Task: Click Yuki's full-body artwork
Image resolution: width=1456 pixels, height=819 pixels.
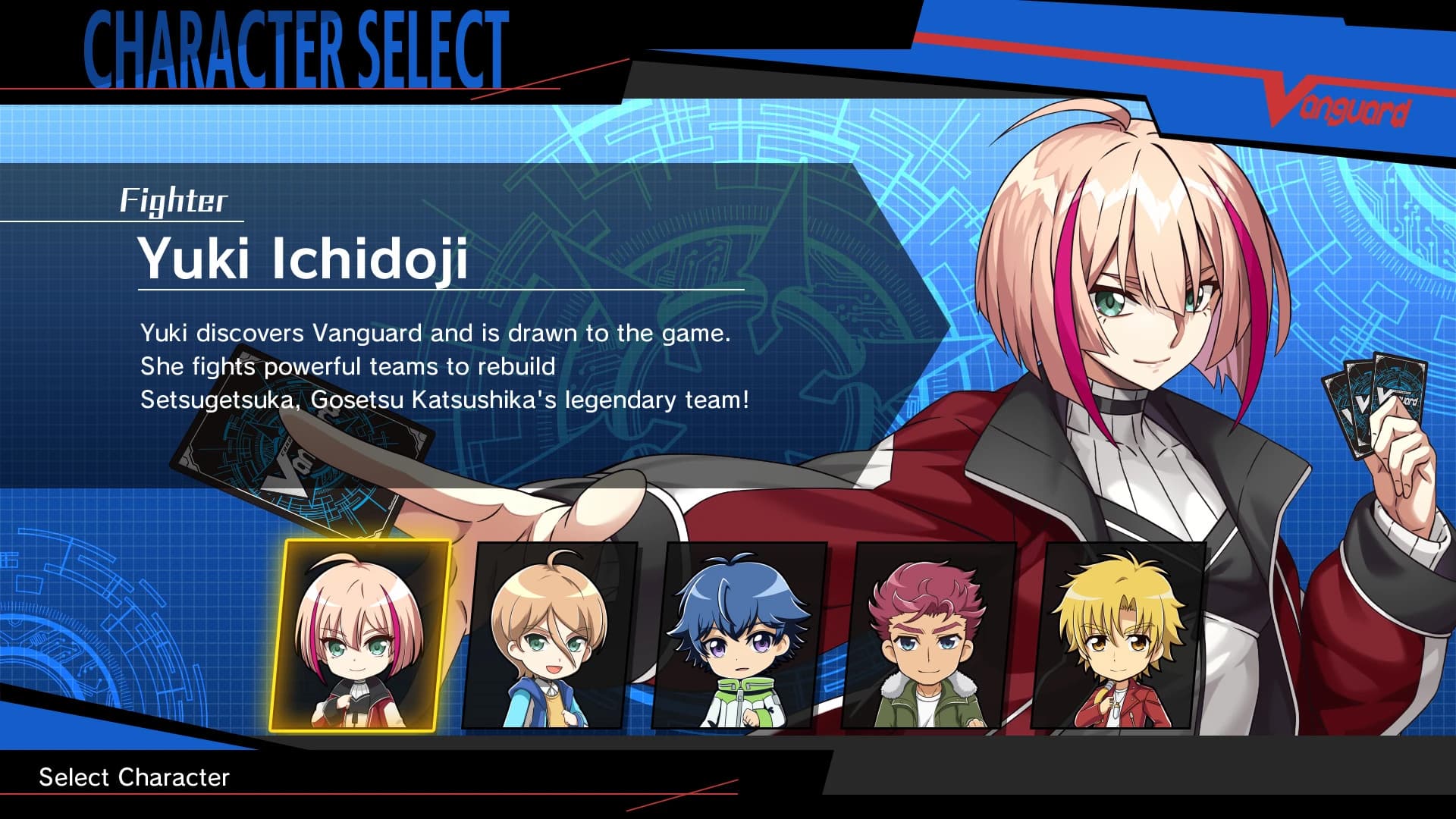Action: click(x=1137, y=303)
